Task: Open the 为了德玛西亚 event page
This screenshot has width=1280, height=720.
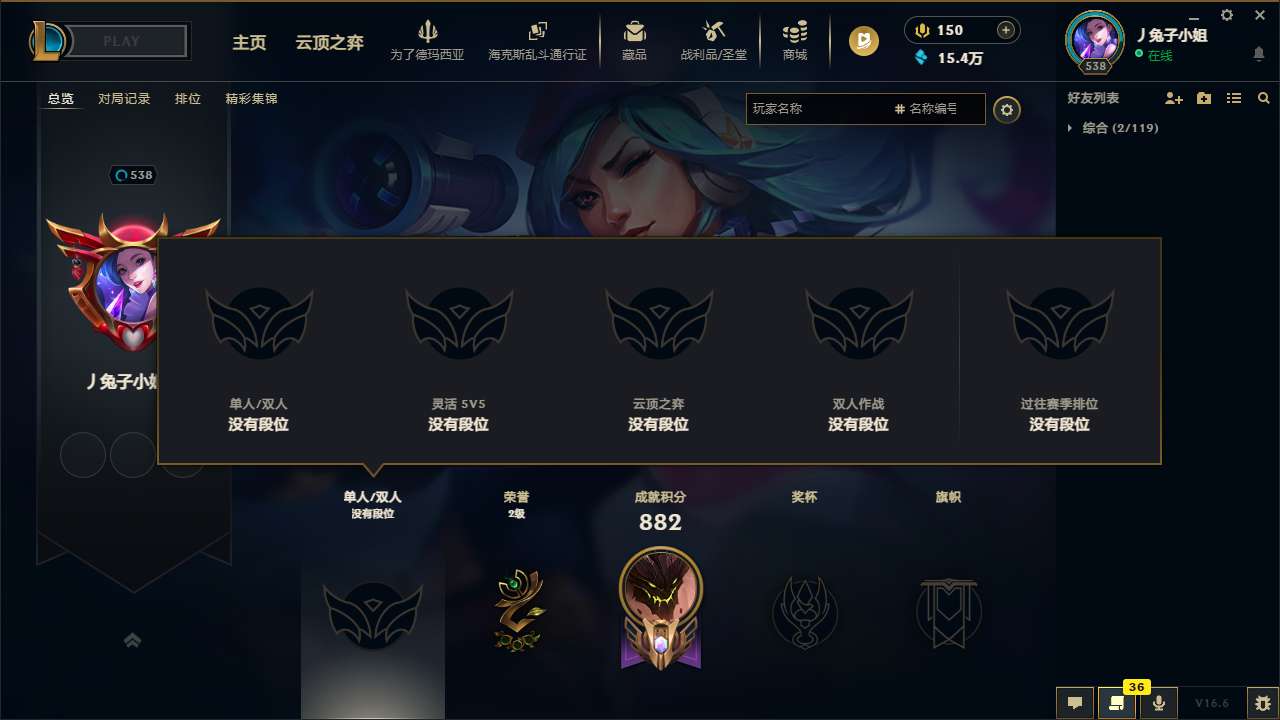Action: (427, 41)
